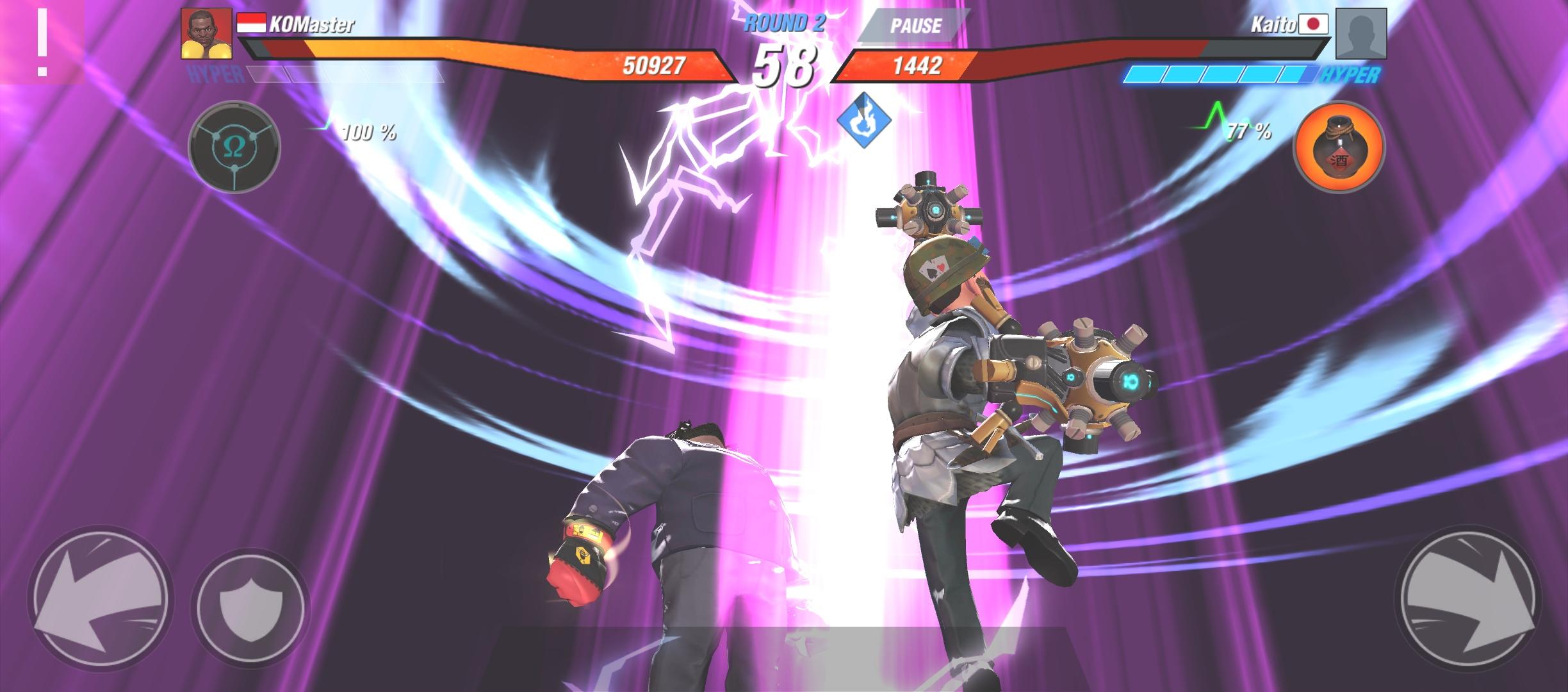Open Kaito's avatar portrait
1568x692 pixels.
pos(1360,34)
